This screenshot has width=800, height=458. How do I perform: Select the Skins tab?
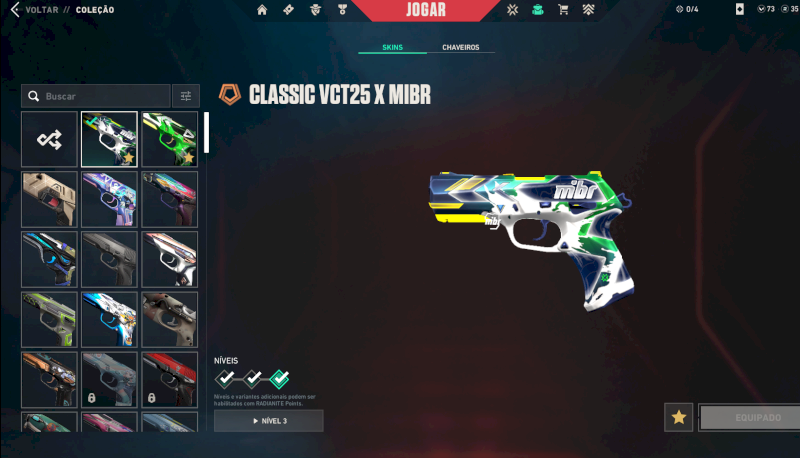click(x=394, y=47)
